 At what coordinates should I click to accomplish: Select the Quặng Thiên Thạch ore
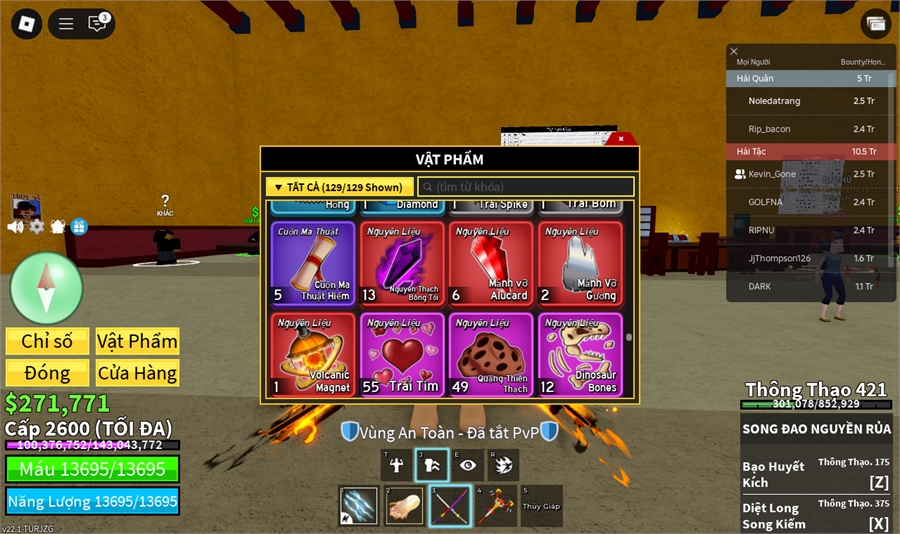point(491,354)
